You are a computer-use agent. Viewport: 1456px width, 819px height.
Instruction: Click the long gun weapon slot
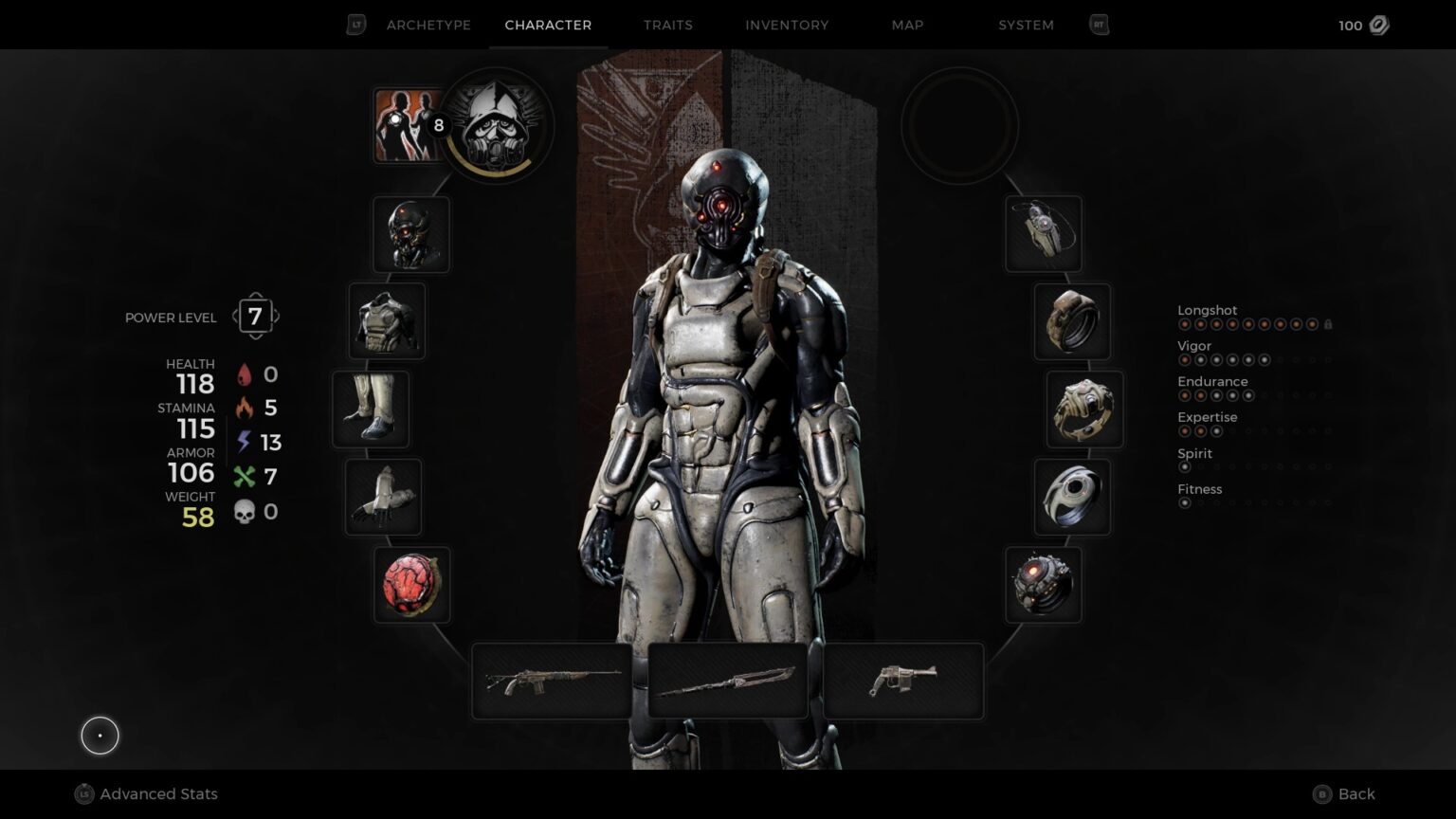[550, 681]
